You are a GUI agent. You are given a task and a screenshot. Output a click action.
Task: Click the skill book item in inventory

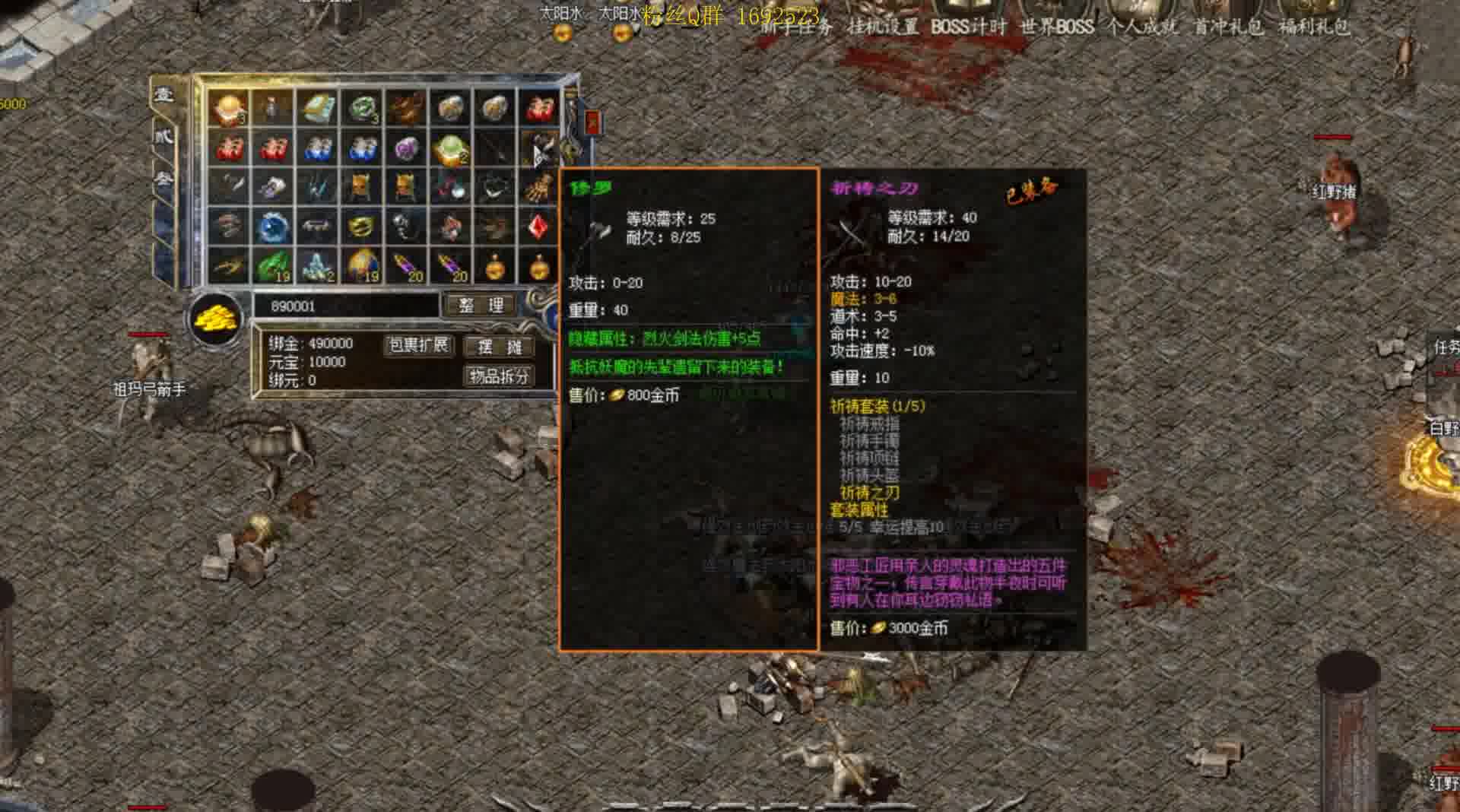pyautogui.click(x=316, y=108)
